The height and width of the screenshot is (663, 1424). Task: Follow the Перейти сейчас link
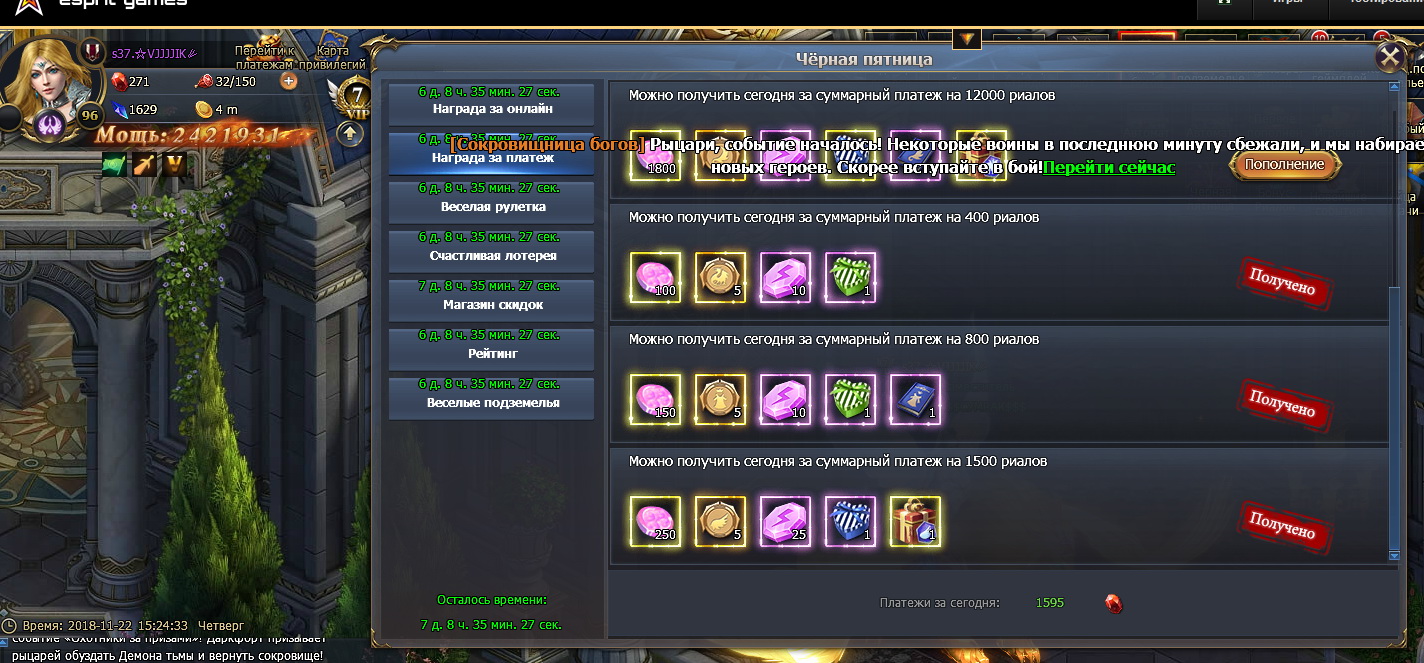point(1109,167)
